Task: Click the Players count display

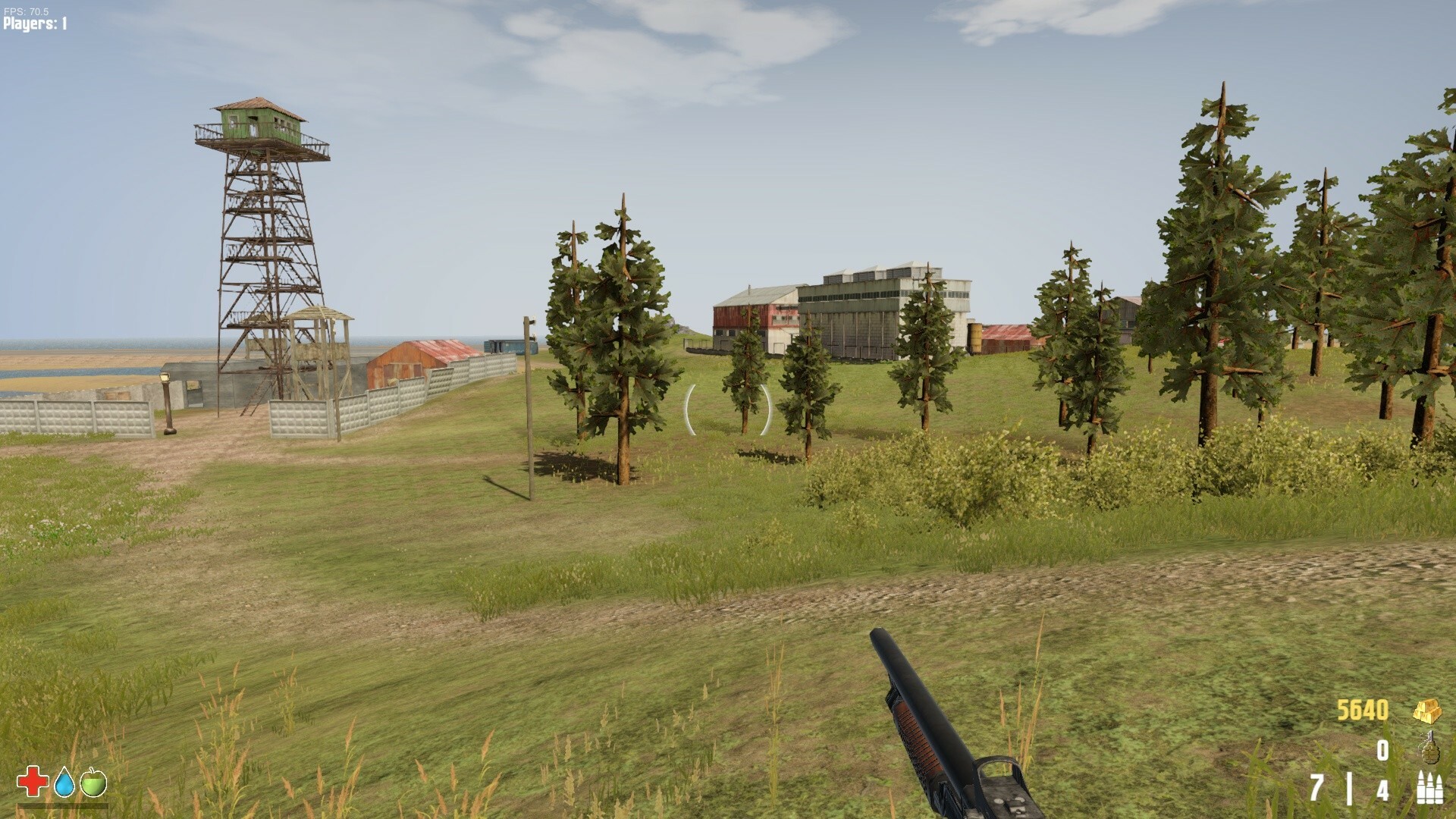Action: pyautogui.click(x=34, y=23)
